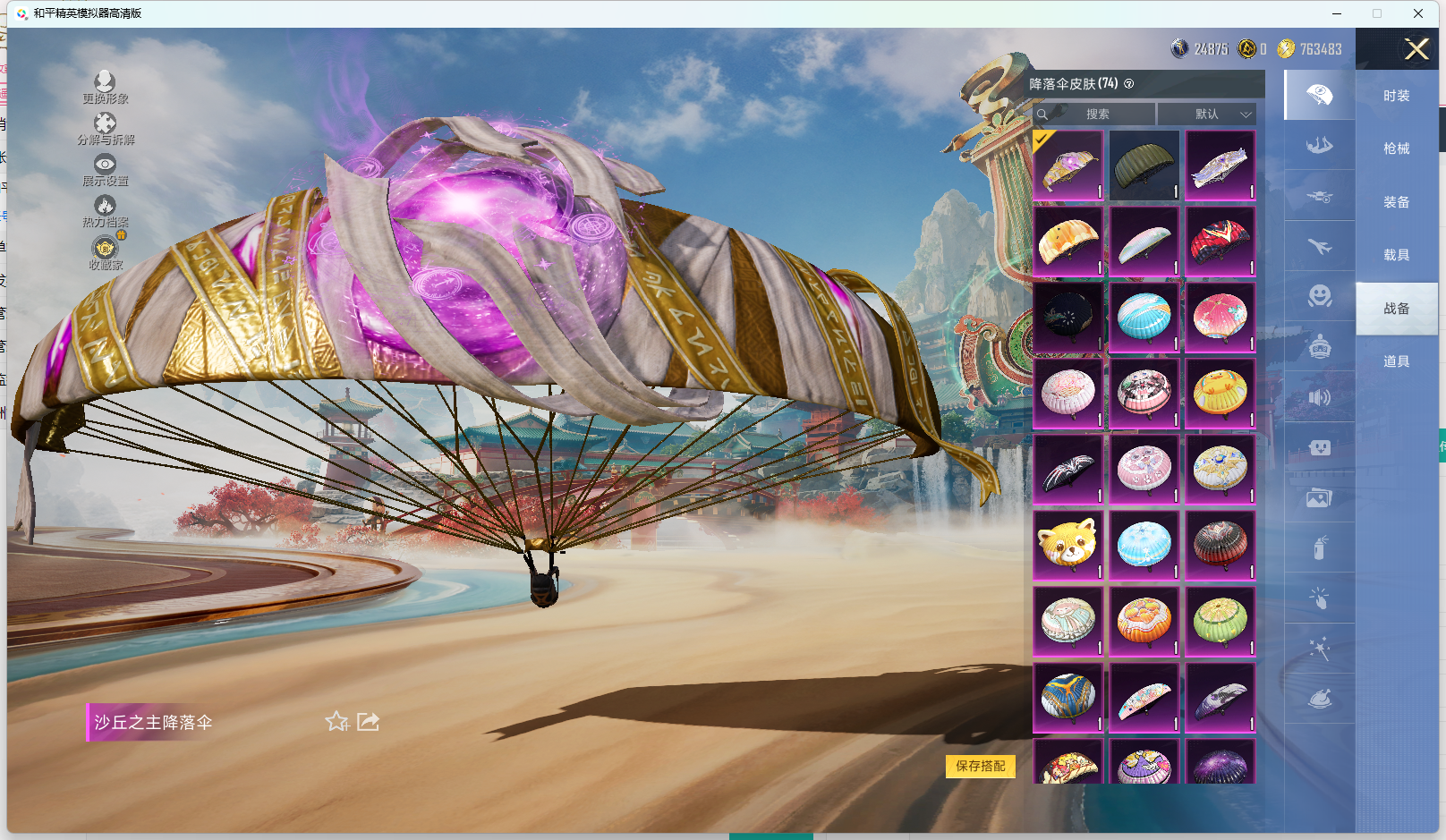
Task: Click the 保存搭配 save loadout button
Action: click(980, 766)
